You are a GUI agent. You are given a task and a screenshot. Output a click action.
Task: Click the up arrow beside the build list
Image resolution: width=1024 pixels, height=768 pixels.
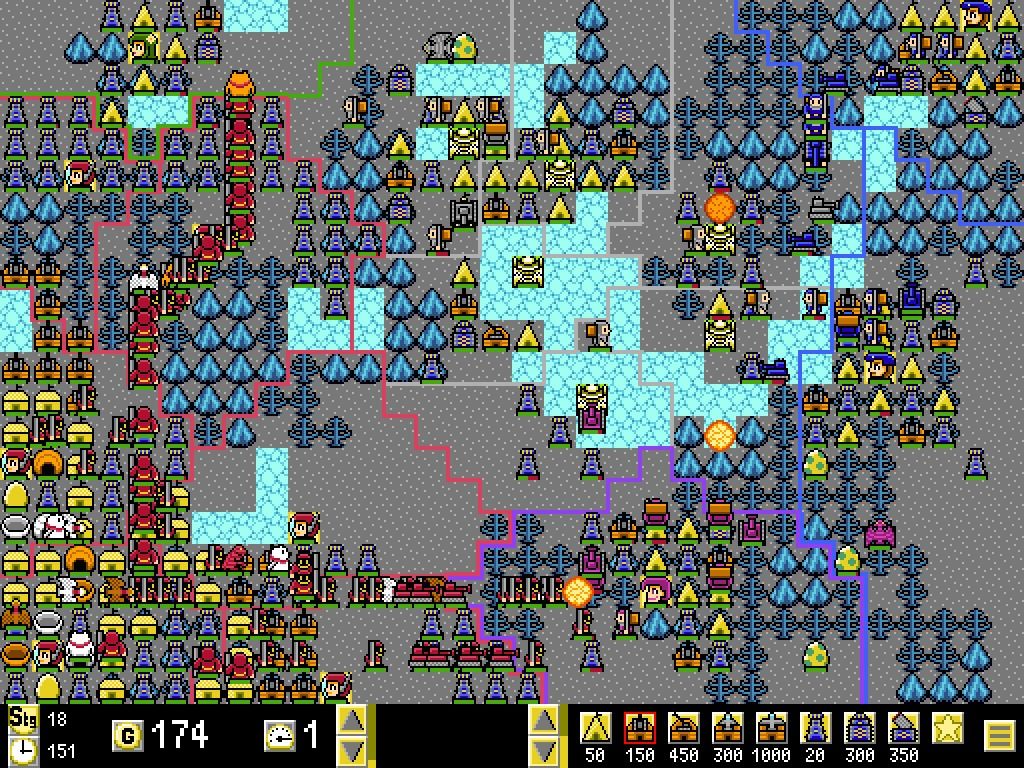543,720
